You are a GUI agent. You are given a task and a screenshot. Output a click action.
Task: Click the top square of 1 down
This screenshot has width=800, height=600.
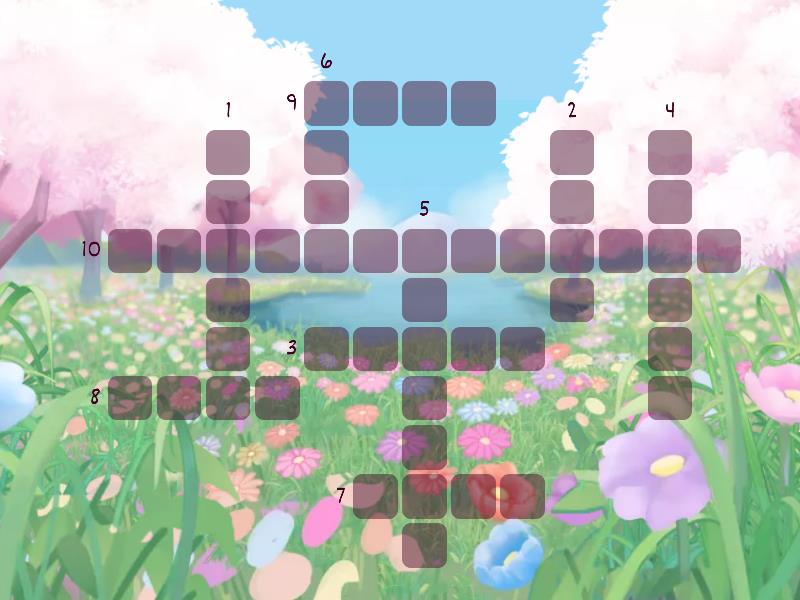[228, 152]
